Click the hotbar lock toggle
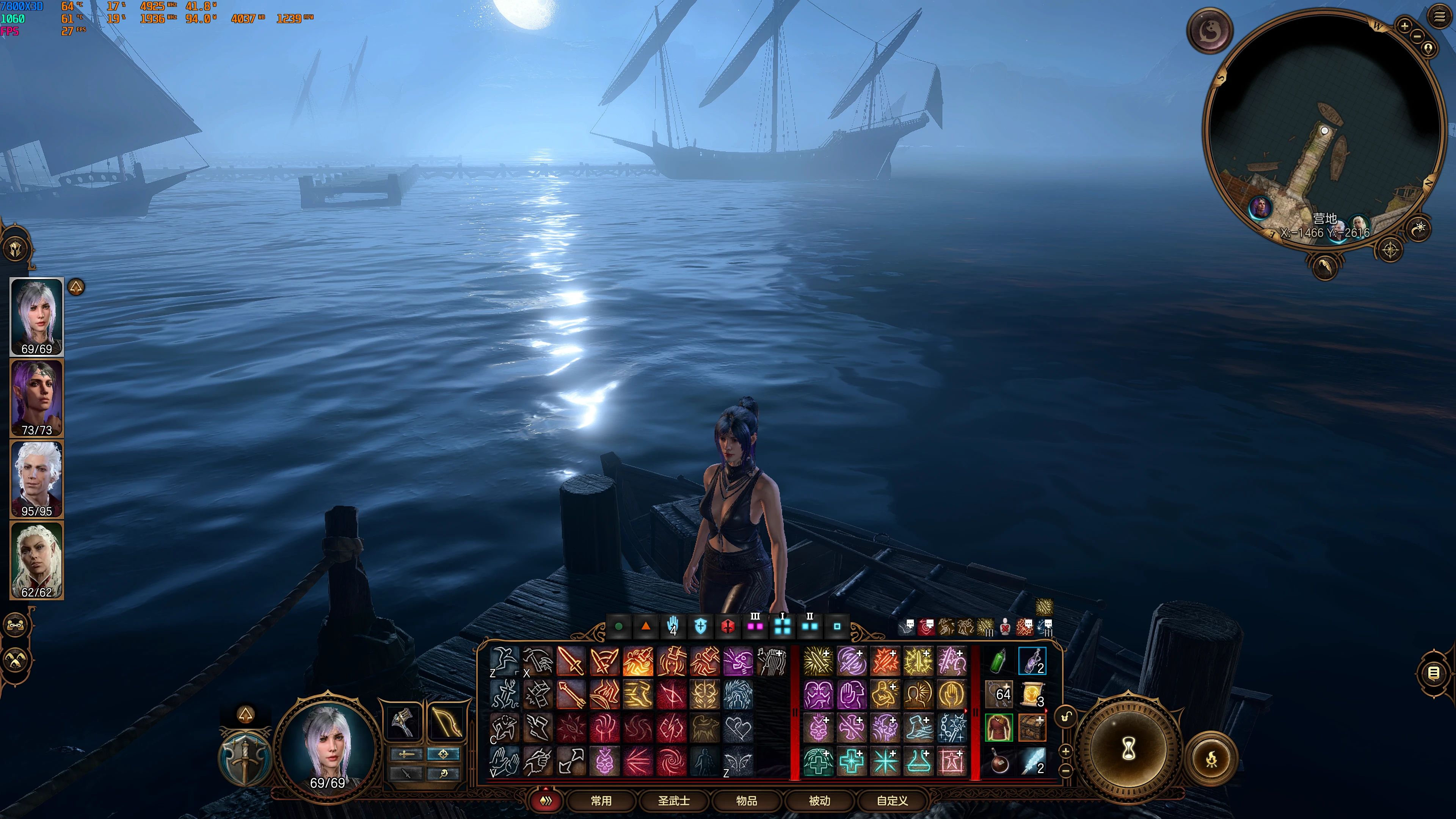 1065,717
